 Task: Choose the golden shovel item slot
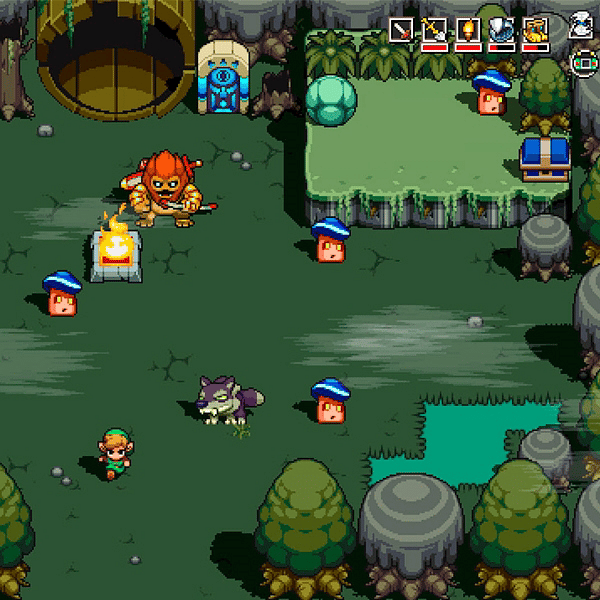[x=434, y=30]
